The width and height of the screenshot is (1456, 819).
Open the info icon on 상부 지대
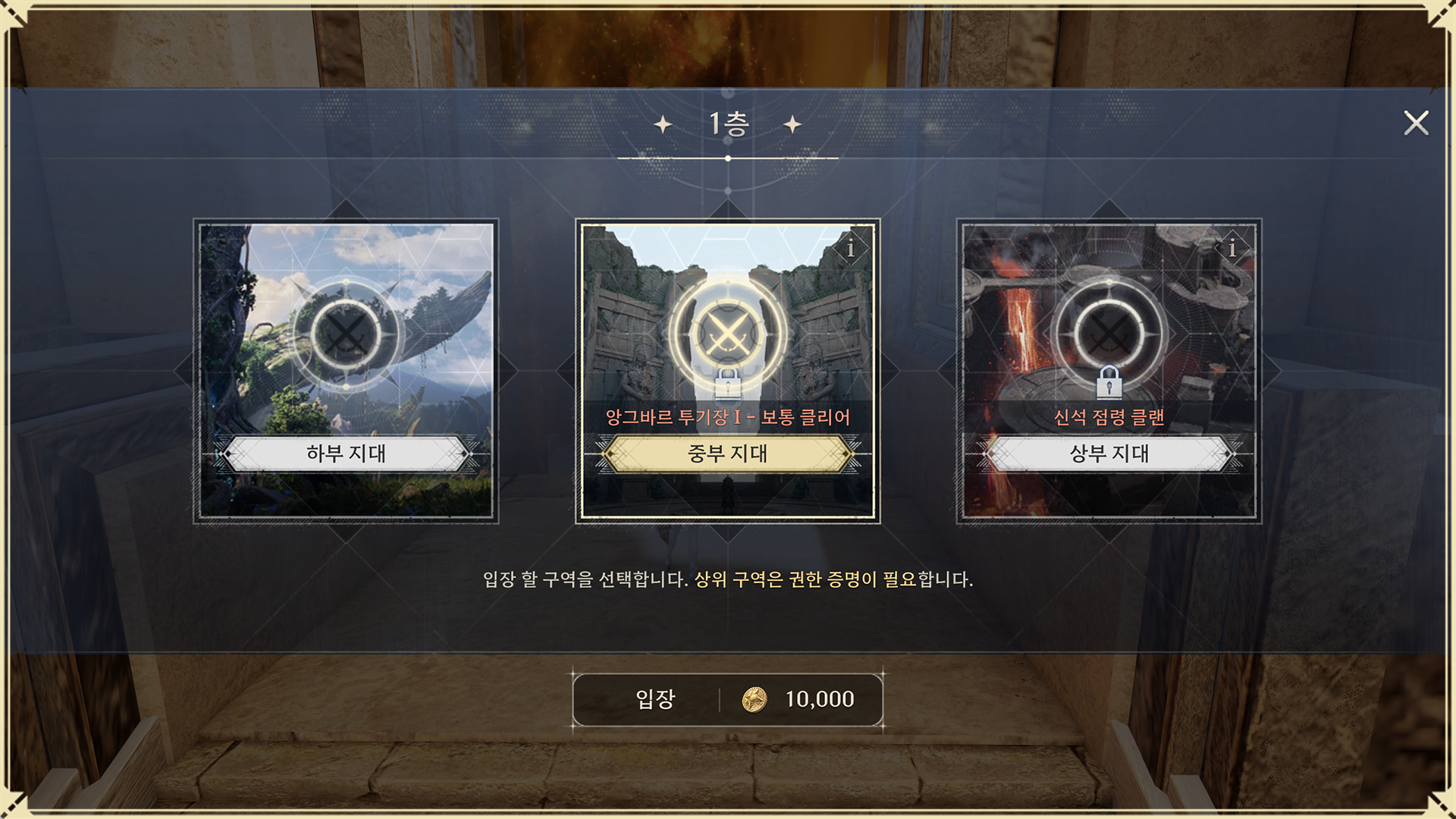1232,248
